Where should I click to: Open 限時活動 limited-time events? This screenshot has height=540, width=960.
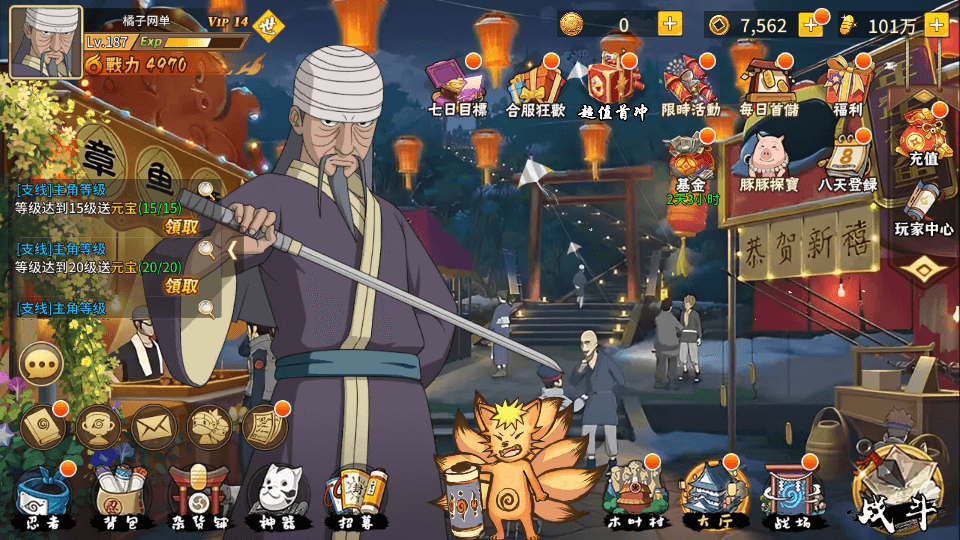coord(690,86)
